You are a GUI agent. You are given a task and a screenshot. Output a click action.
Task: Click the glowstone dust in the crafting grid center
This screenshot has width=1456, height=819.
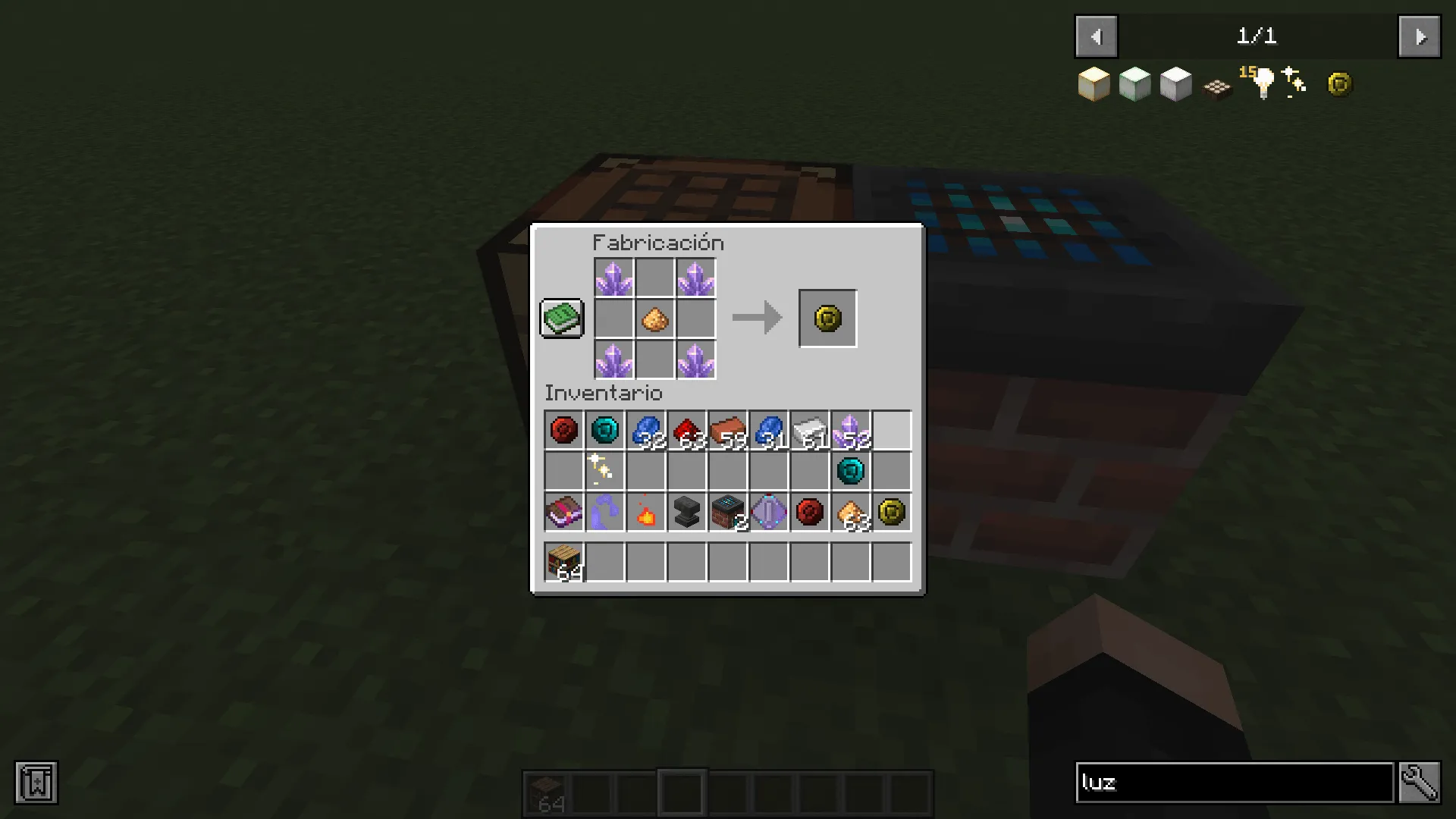pos(655,319)
